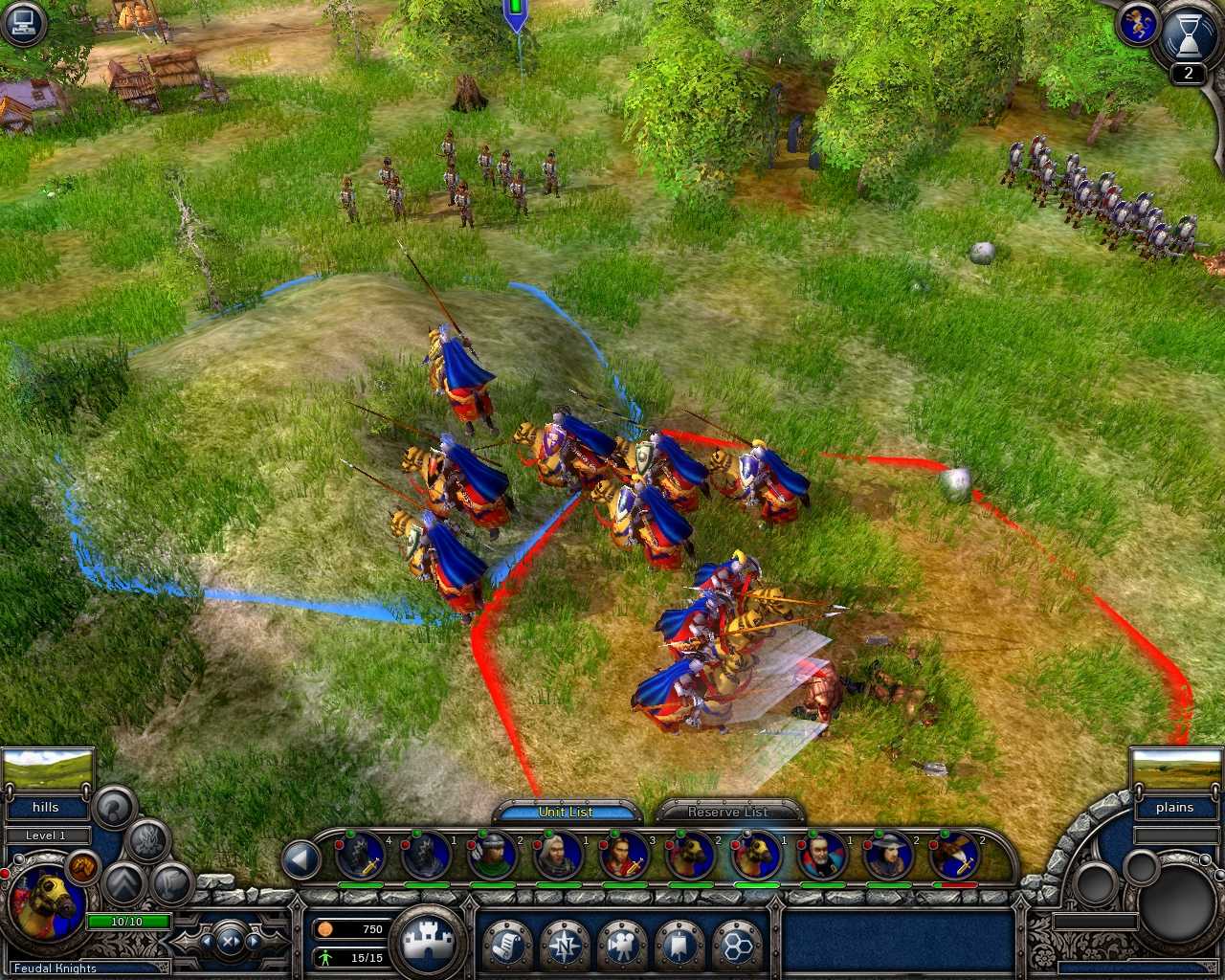Select the Feudal Knights name label
1225x980 pixels.
point(57,968)
